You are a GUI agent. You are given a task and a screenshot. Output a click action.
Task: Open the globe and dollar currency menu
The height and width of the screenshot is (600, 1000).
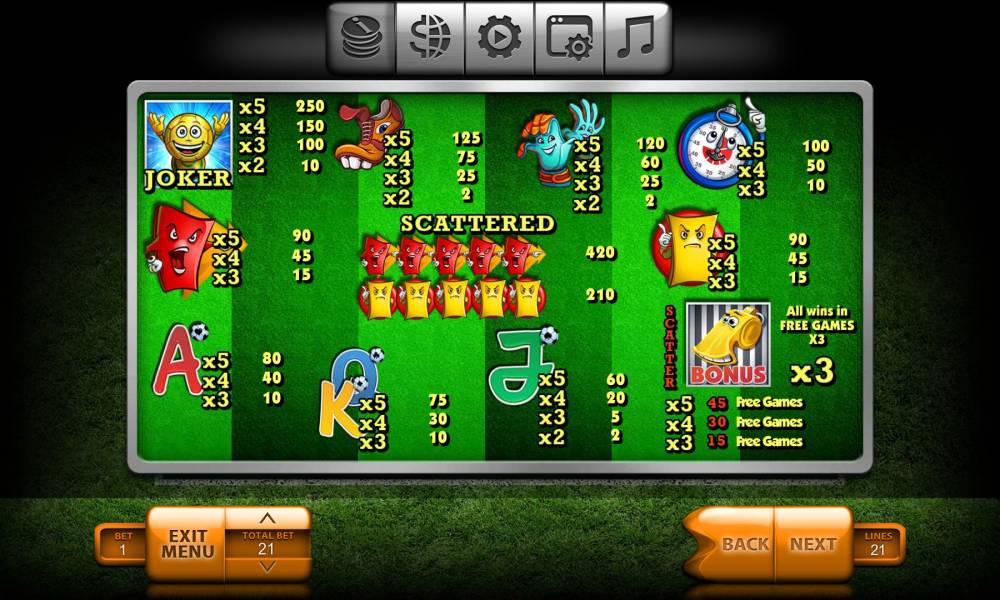[x=430, y=38]
